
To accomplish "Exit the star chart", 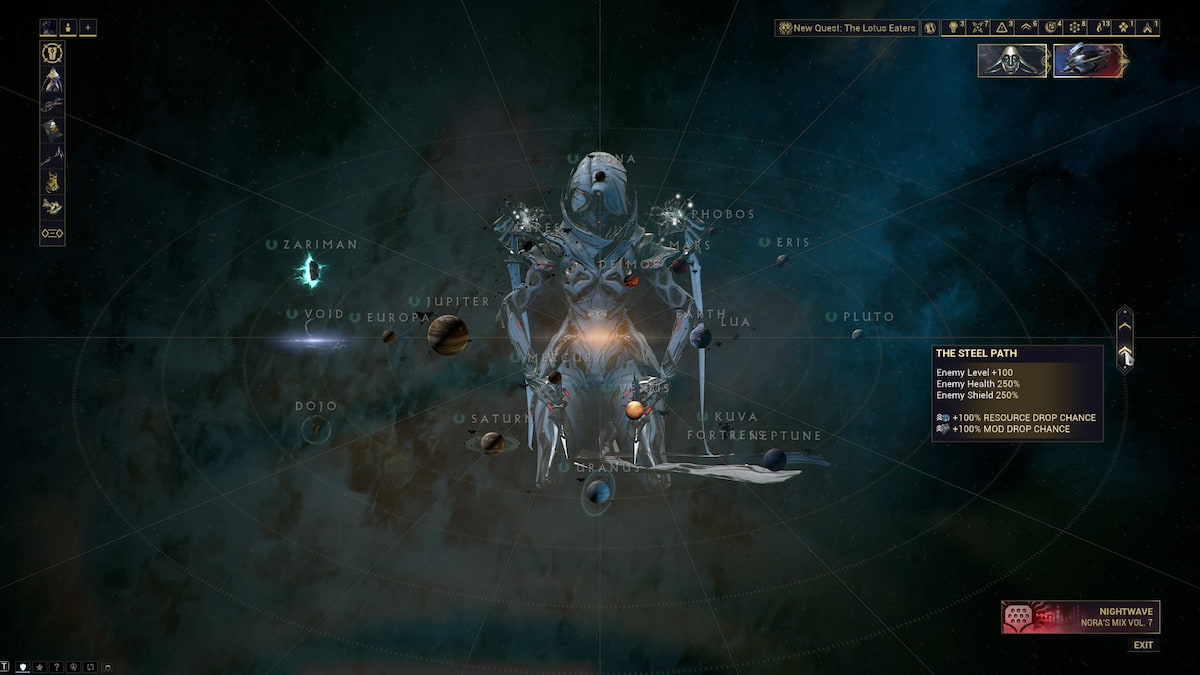I will [1142, 645].
